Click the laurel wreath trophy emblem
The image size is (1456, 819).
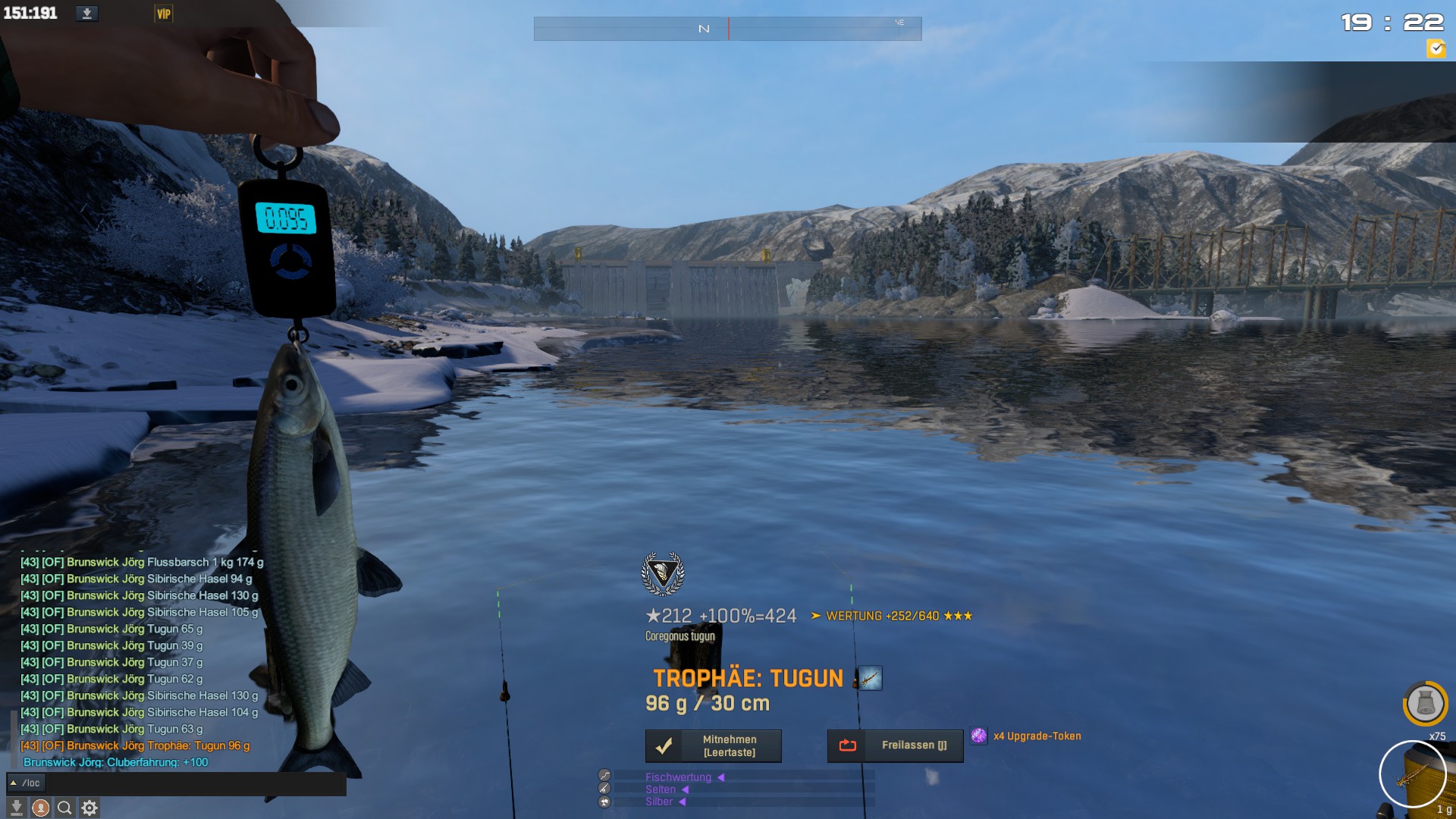(663, 573)
